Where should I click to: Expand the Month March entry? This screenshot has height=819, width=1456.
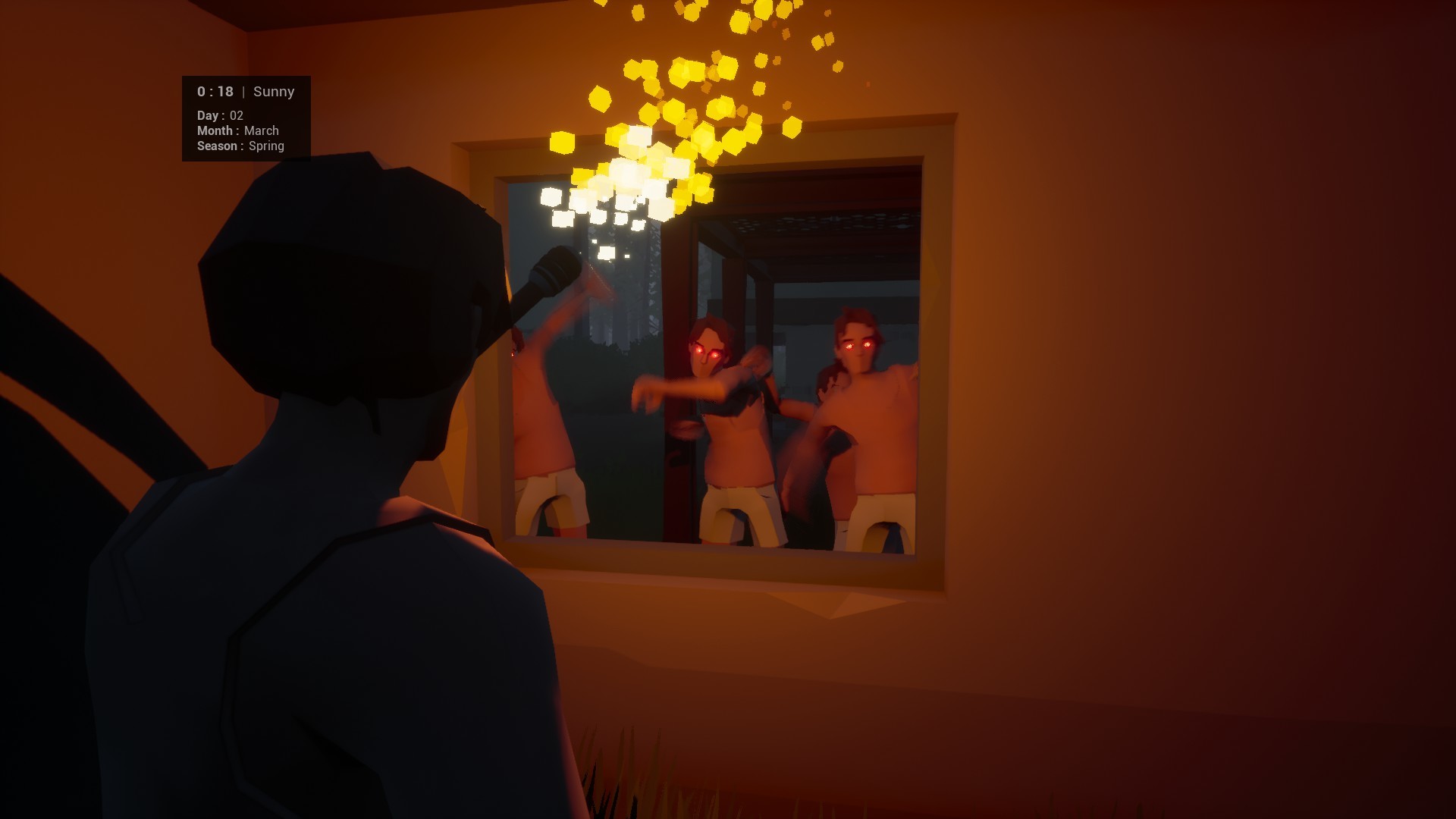click(238, 130)
